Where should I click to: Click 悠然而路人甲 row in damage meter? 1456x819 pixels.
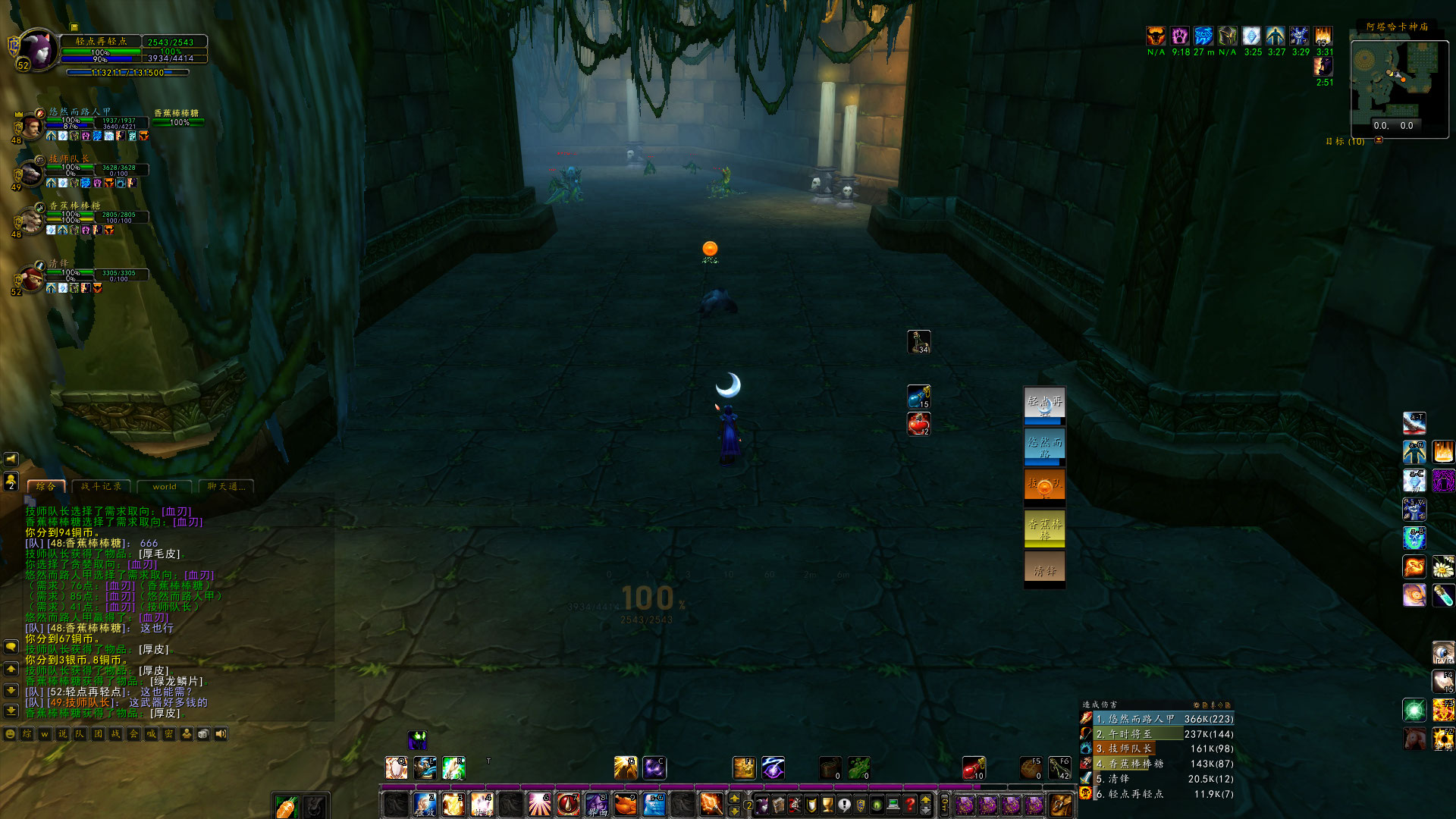coord(1156,719)
